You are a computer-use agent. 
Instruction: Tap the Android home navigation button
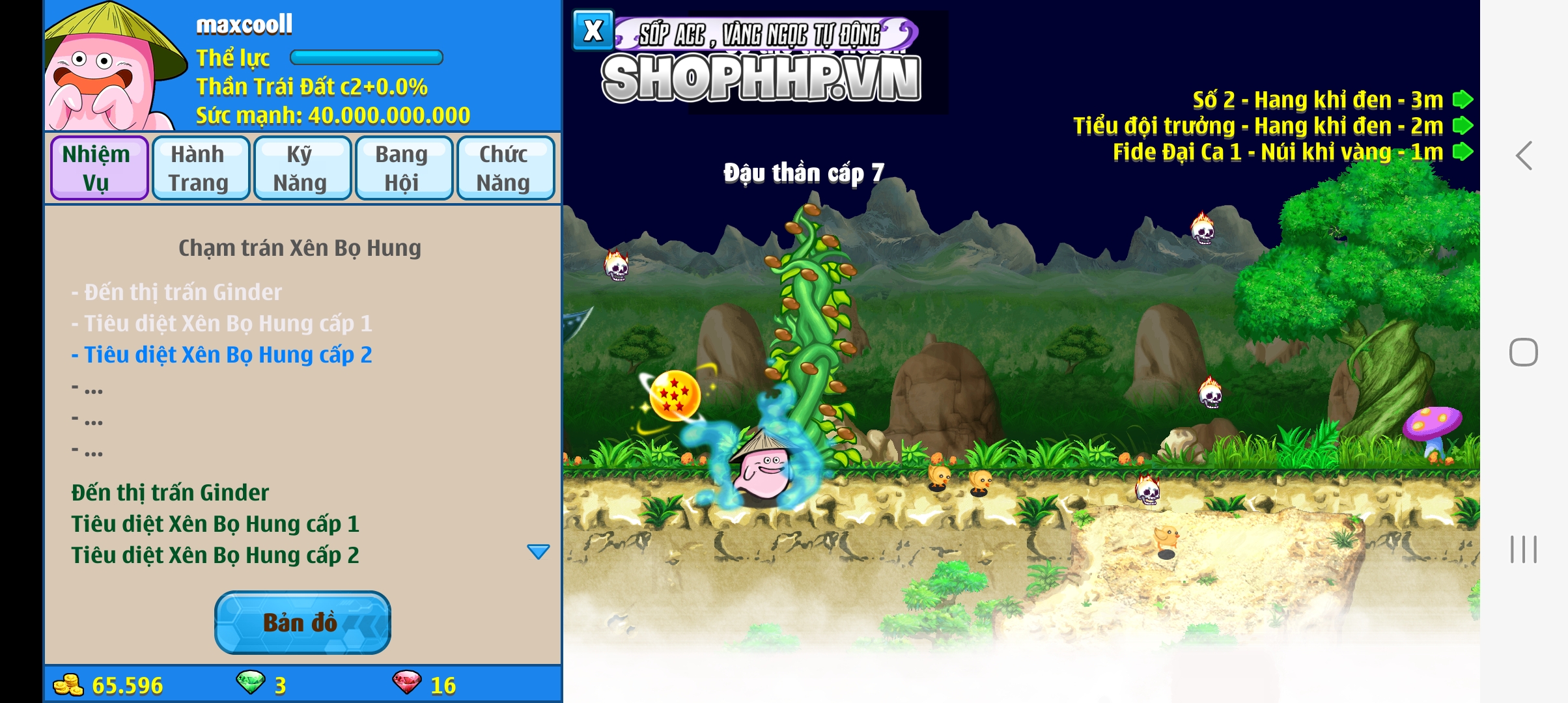click(1524, 352)
